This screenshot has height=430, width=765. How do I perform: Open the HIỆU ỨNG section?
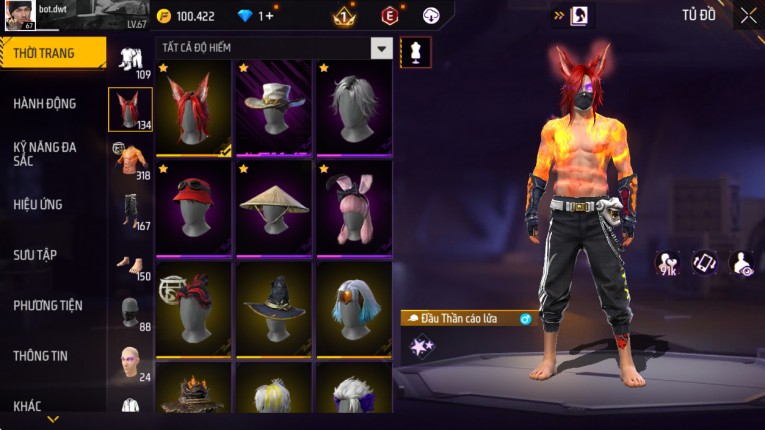click(x=38, y=204)
